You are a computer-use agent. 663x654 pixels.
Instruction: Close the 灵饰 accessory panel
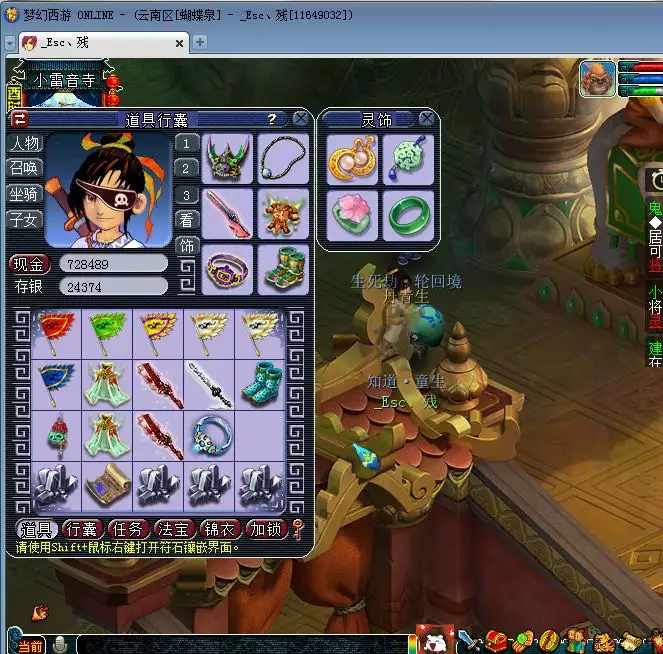tap(427, 119)
